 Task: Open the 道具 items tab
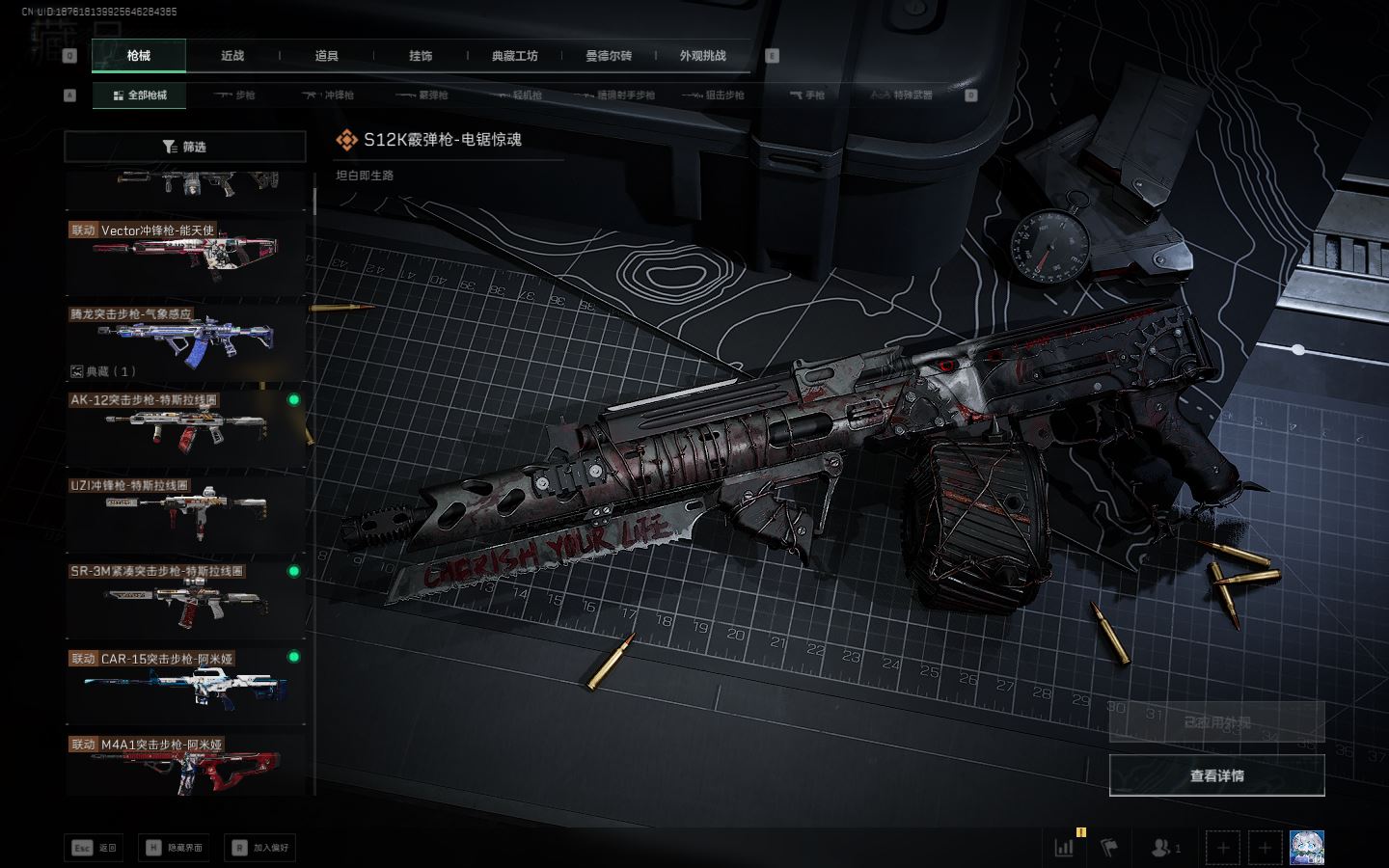coord(327,56)
